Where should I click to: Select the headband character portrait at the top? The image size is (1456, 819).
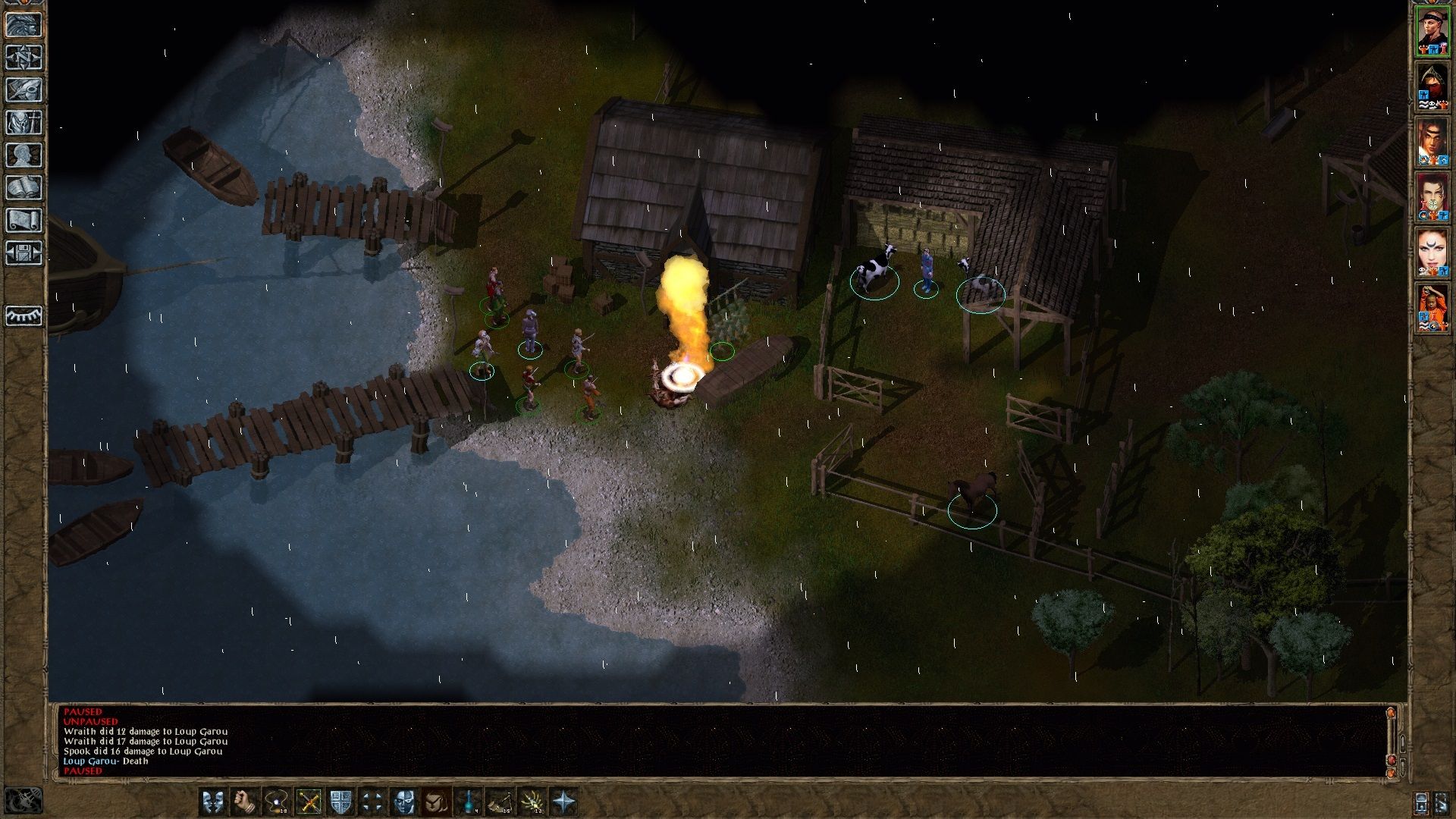click(x=1432, y=30)
